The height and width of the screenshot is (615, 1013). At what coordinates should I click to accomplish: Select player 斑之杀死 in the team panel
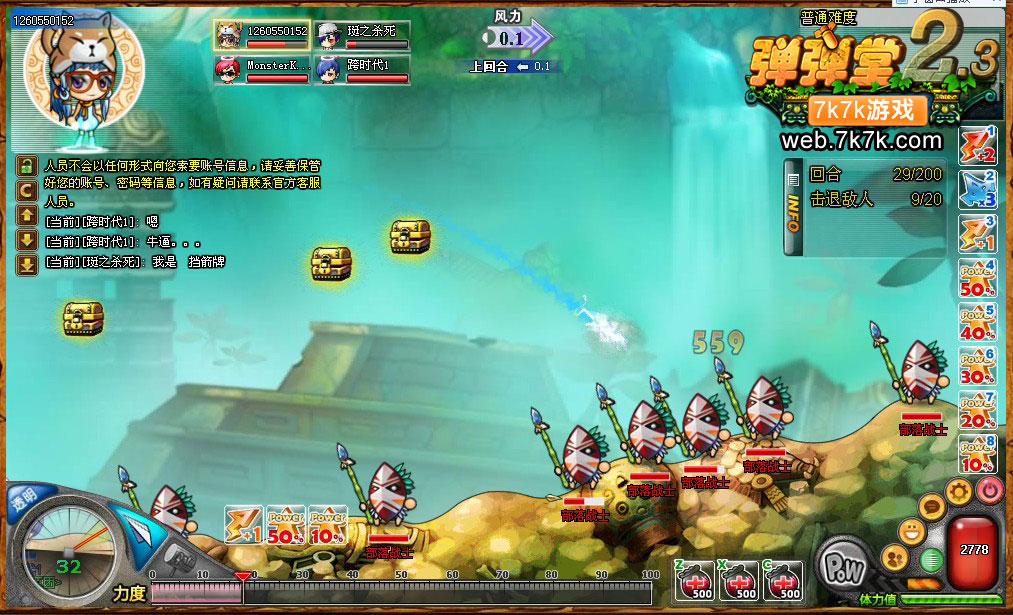point(362,35)
